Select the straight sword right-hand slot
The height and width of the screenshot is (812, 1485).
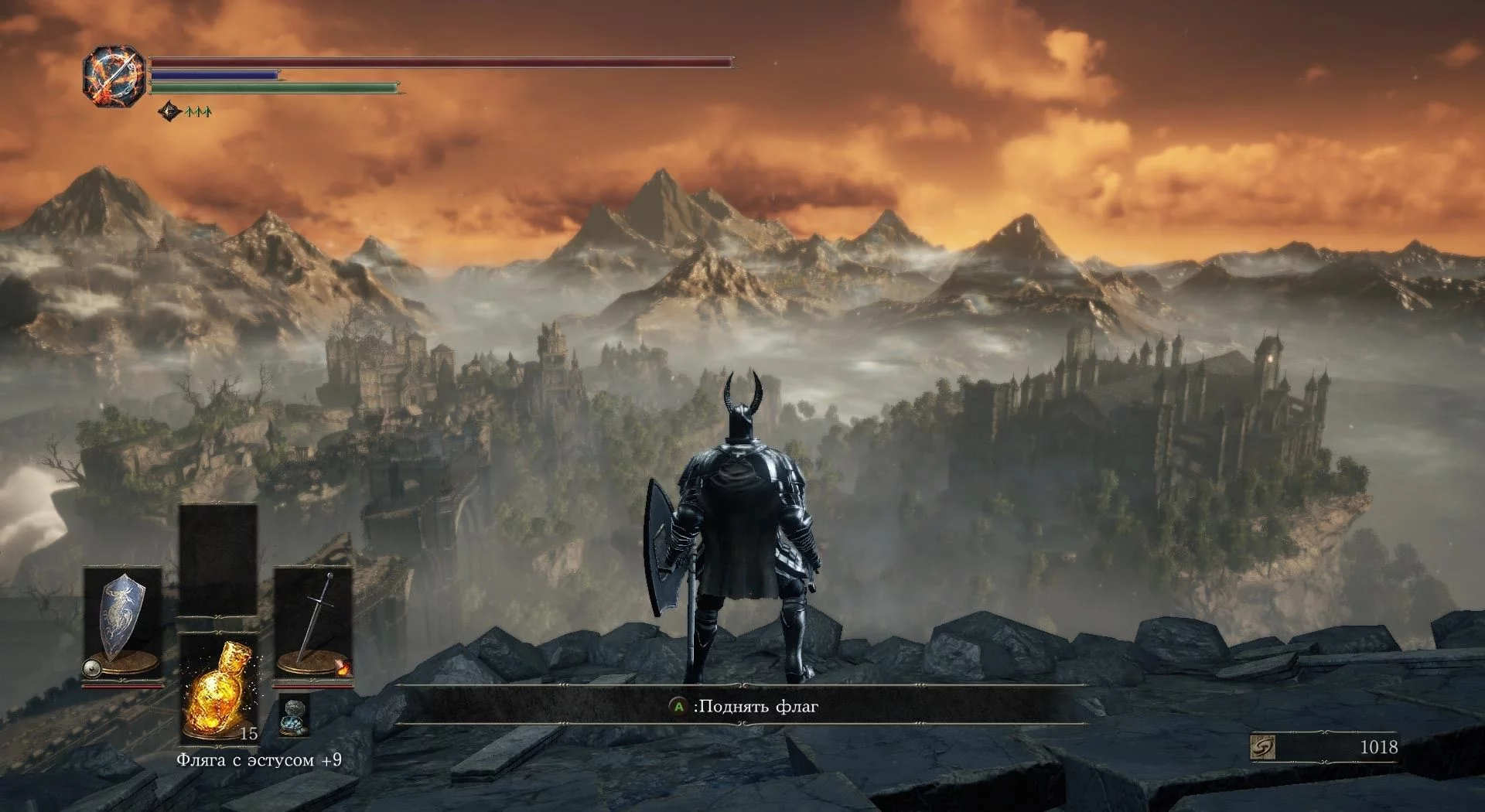(x=314, y=623)
